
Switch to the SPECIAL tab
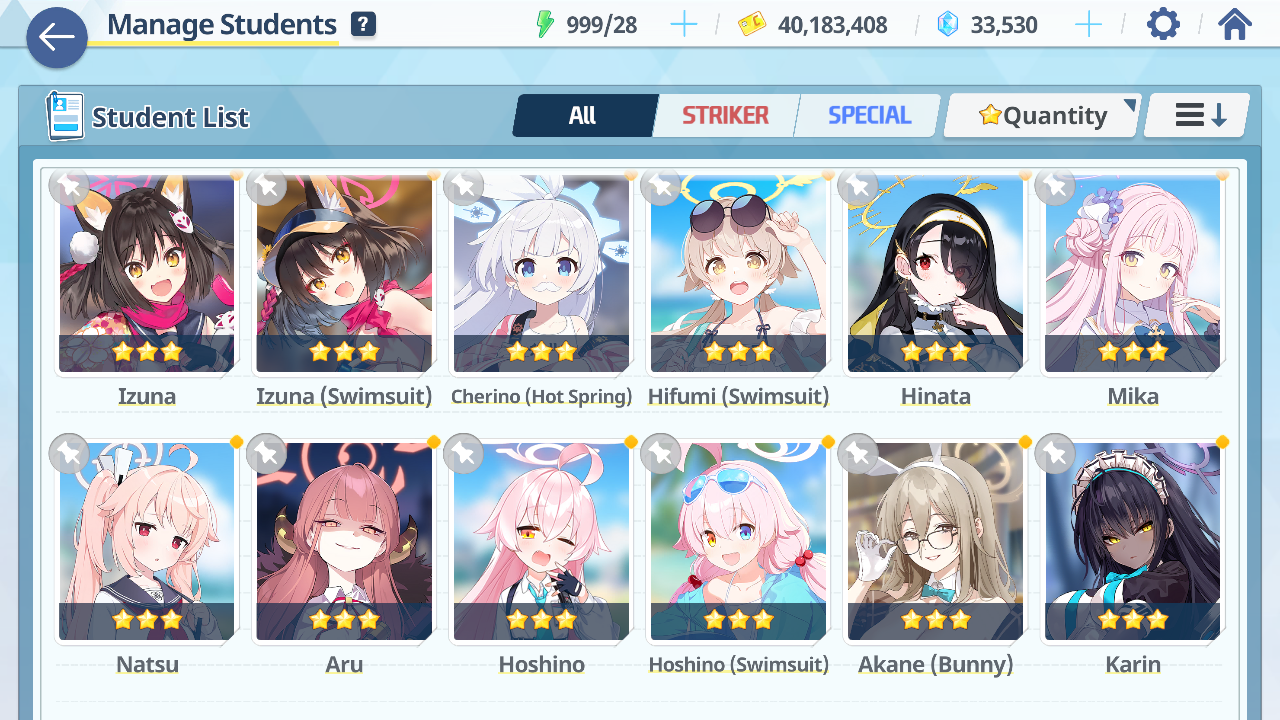click(869, 116)
